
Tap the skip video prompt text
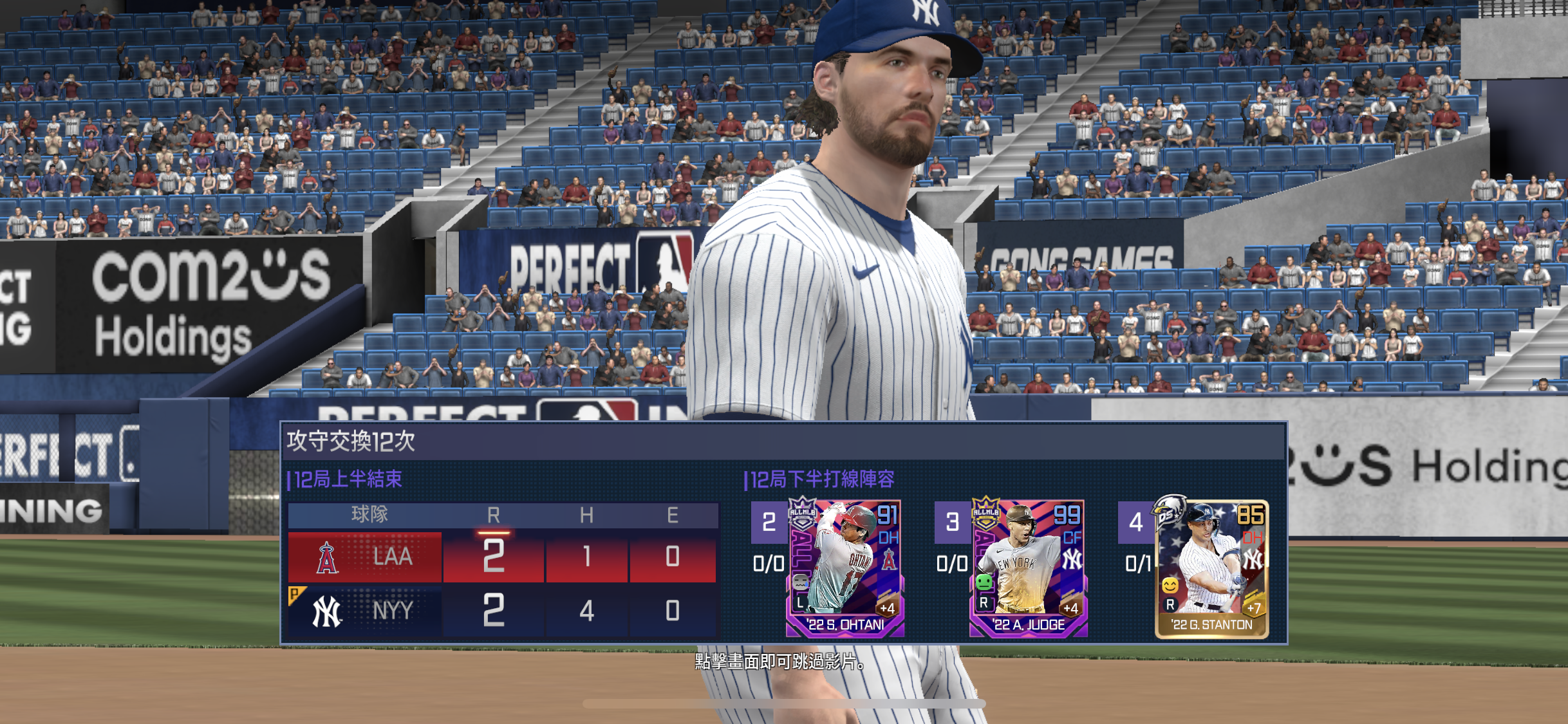(780, 661)
